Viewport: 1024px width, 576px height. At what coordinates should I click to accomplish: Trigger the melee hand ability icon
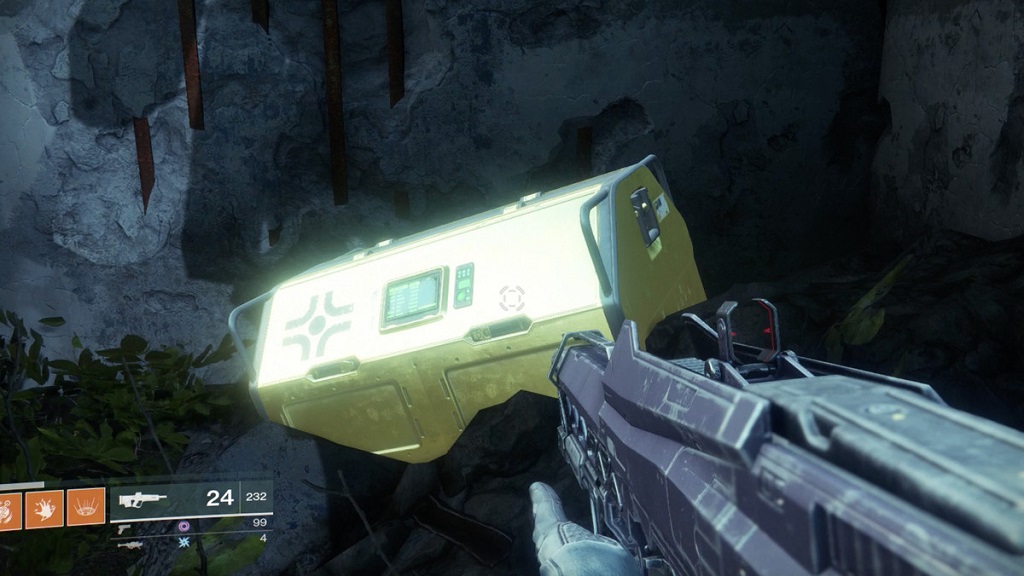46,507
